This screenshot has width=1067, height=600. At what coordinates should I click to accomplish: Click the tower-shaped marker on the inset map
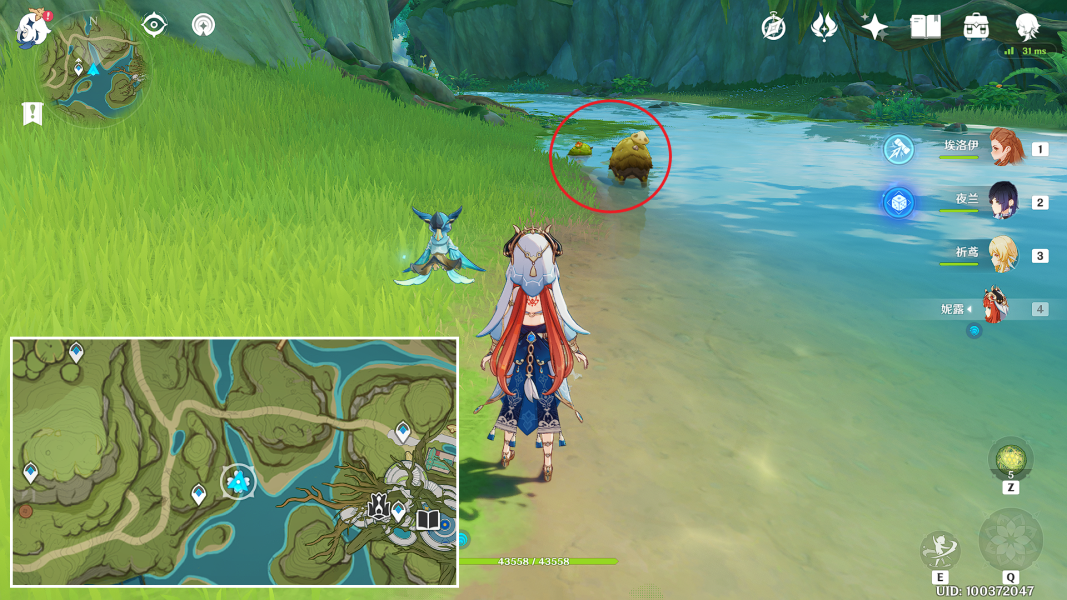pos(379,506)
